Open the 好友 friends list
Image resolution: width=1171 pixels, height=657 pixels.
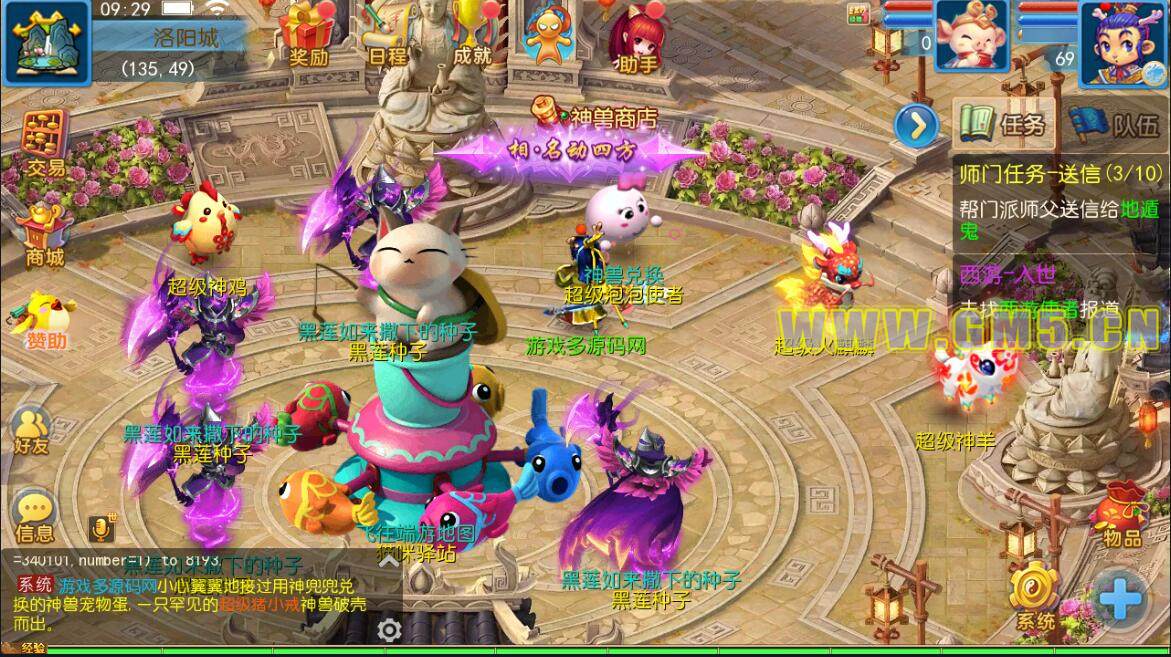[x=32, y=430]
